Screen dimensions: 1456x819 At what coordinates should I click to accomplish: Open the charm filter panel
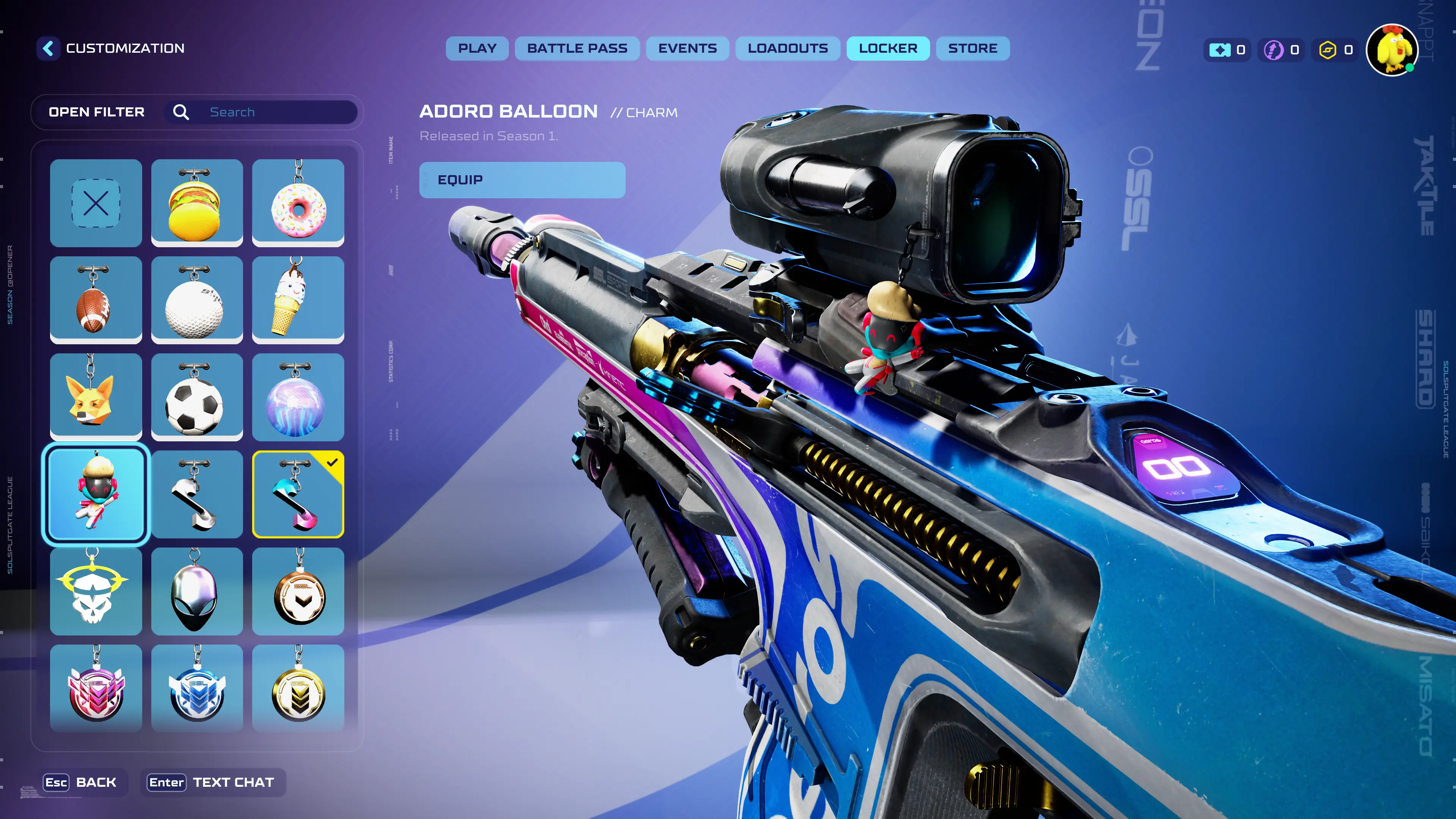[97, 112]
